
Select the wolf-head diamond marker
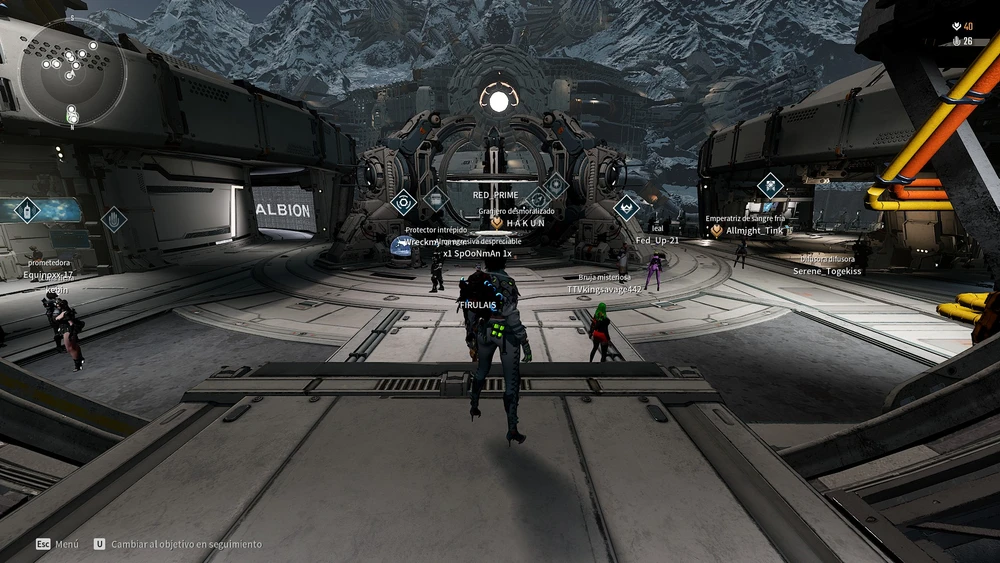pyautogui.click(x=626, y=207)
